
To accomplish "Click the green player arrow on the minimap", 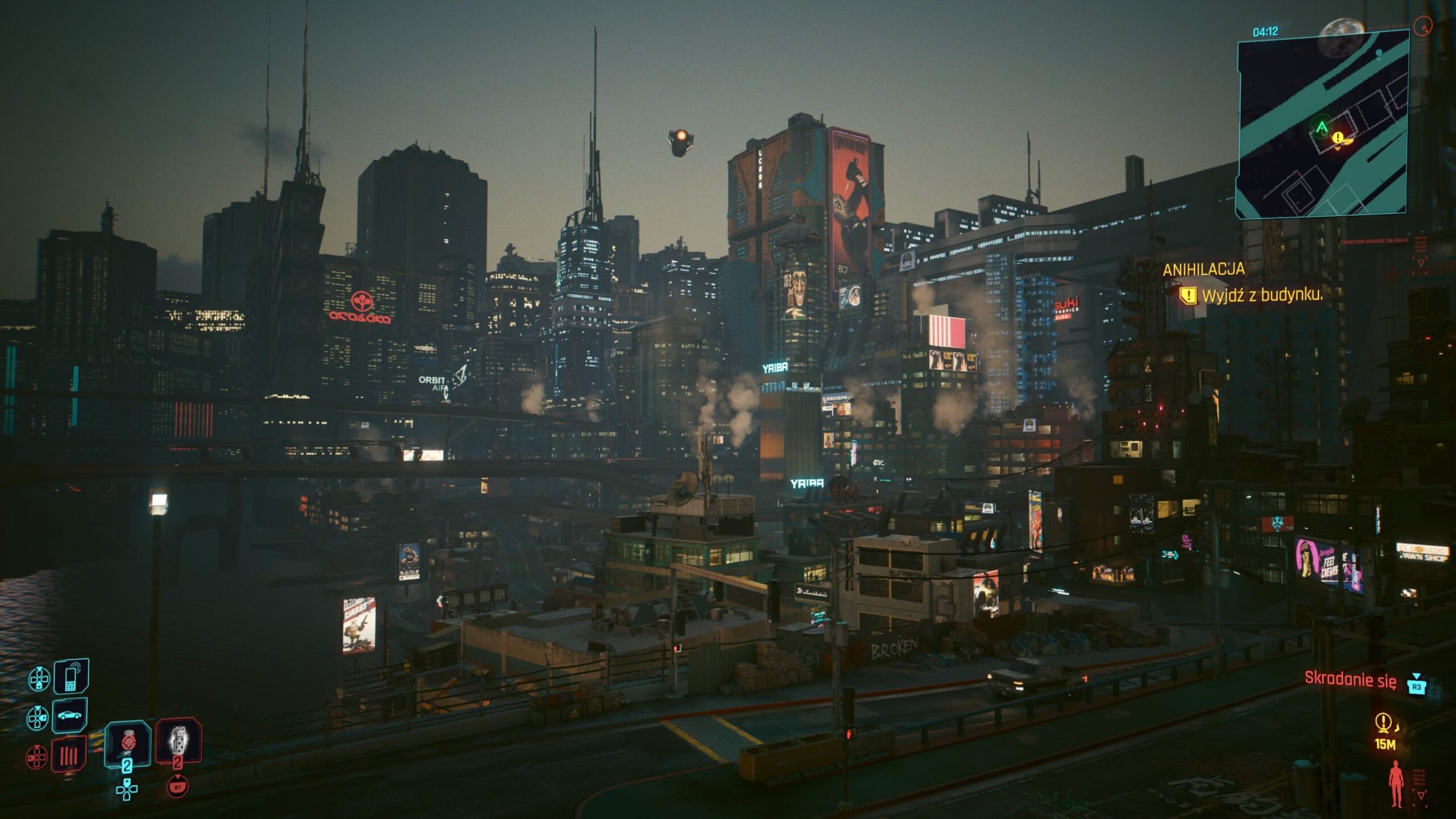I will (1321, 126).
